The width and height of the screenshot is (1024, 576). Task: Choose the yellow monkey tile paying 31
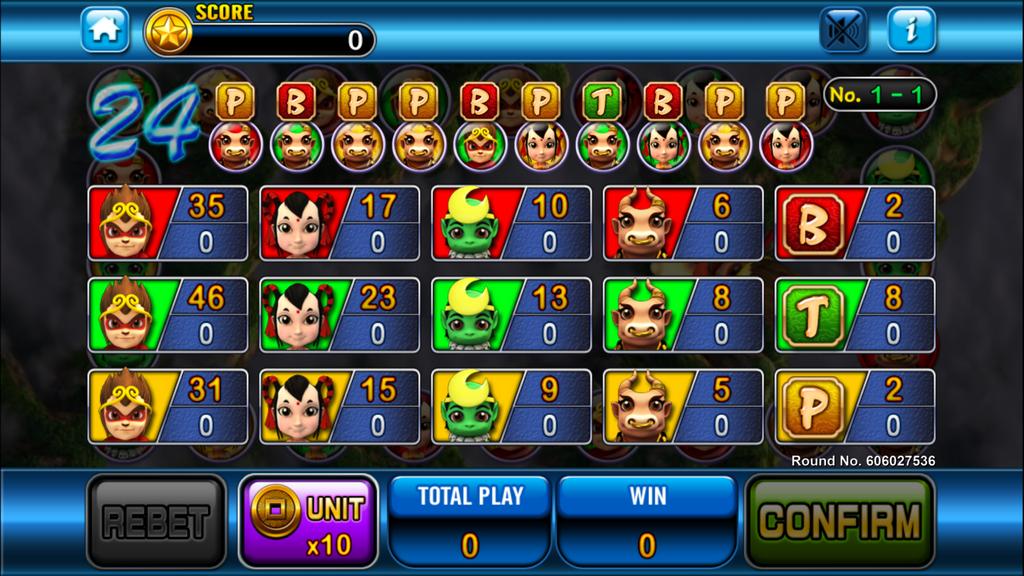(168, 406)
